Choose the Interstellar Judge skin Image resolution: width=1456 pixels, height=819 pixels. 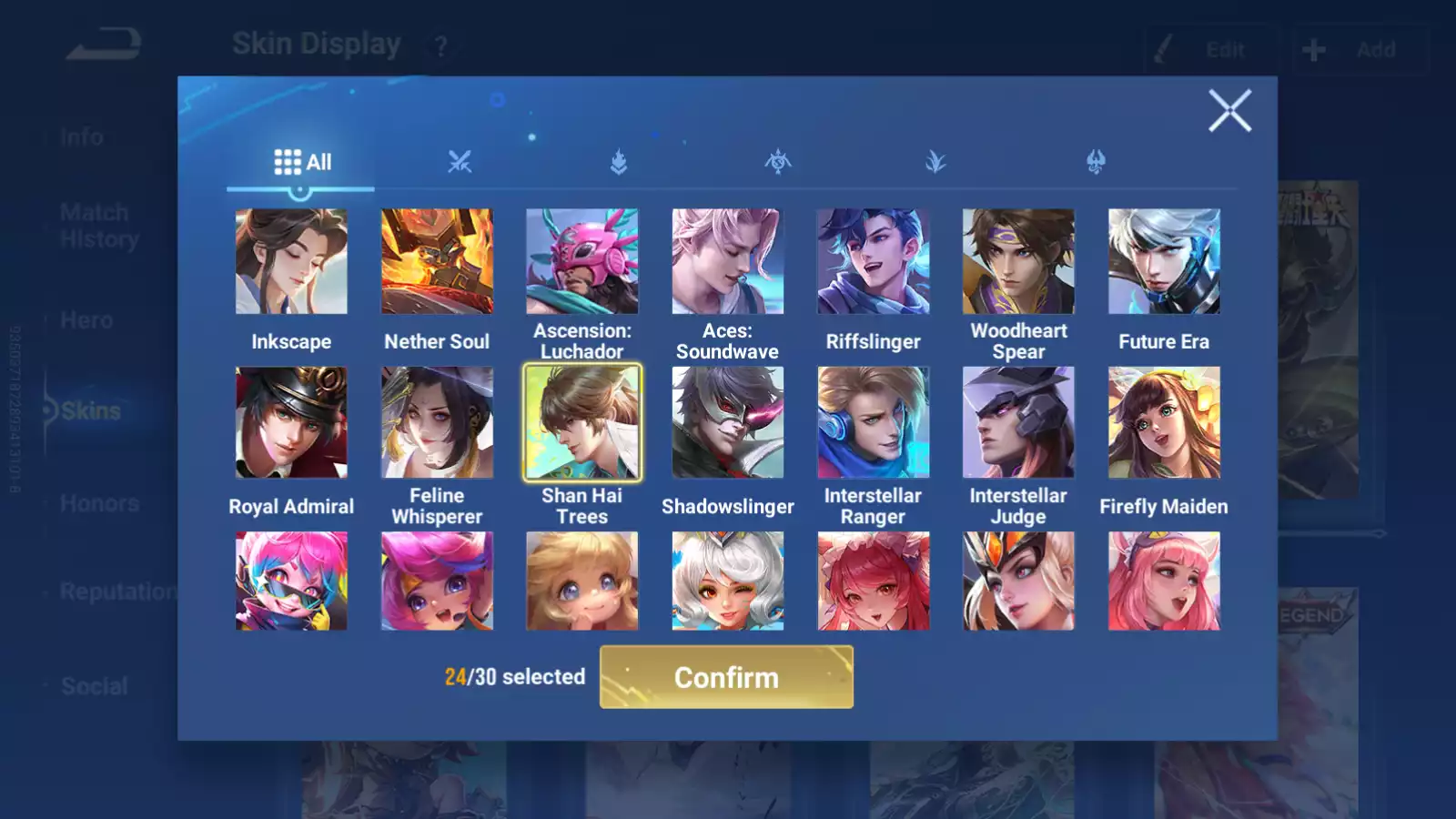pyautogui.click(x=1018, y=422)
